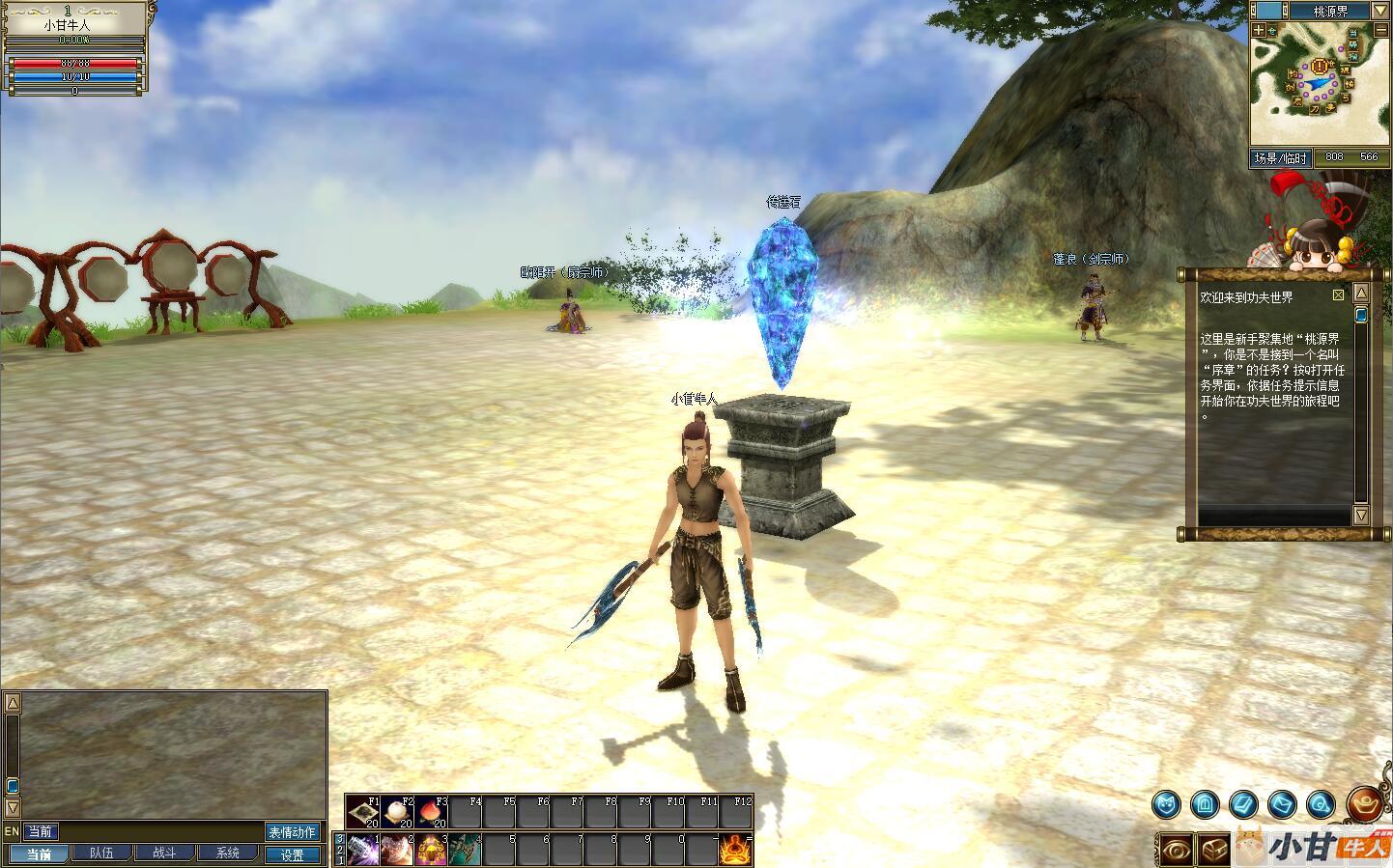Activate the hammer skill in slot 1

pos(362,850)
